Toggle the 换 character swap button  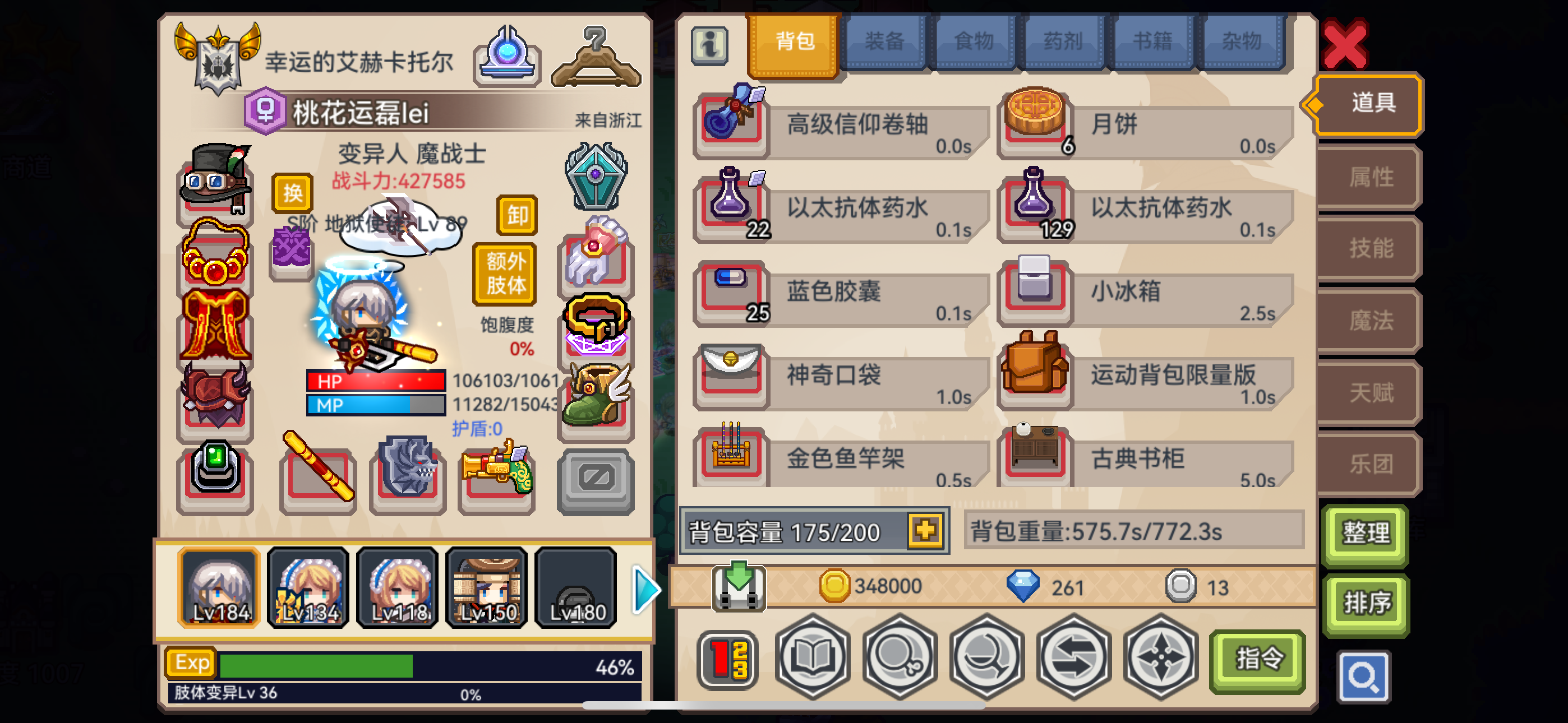(x=293, y=193)
